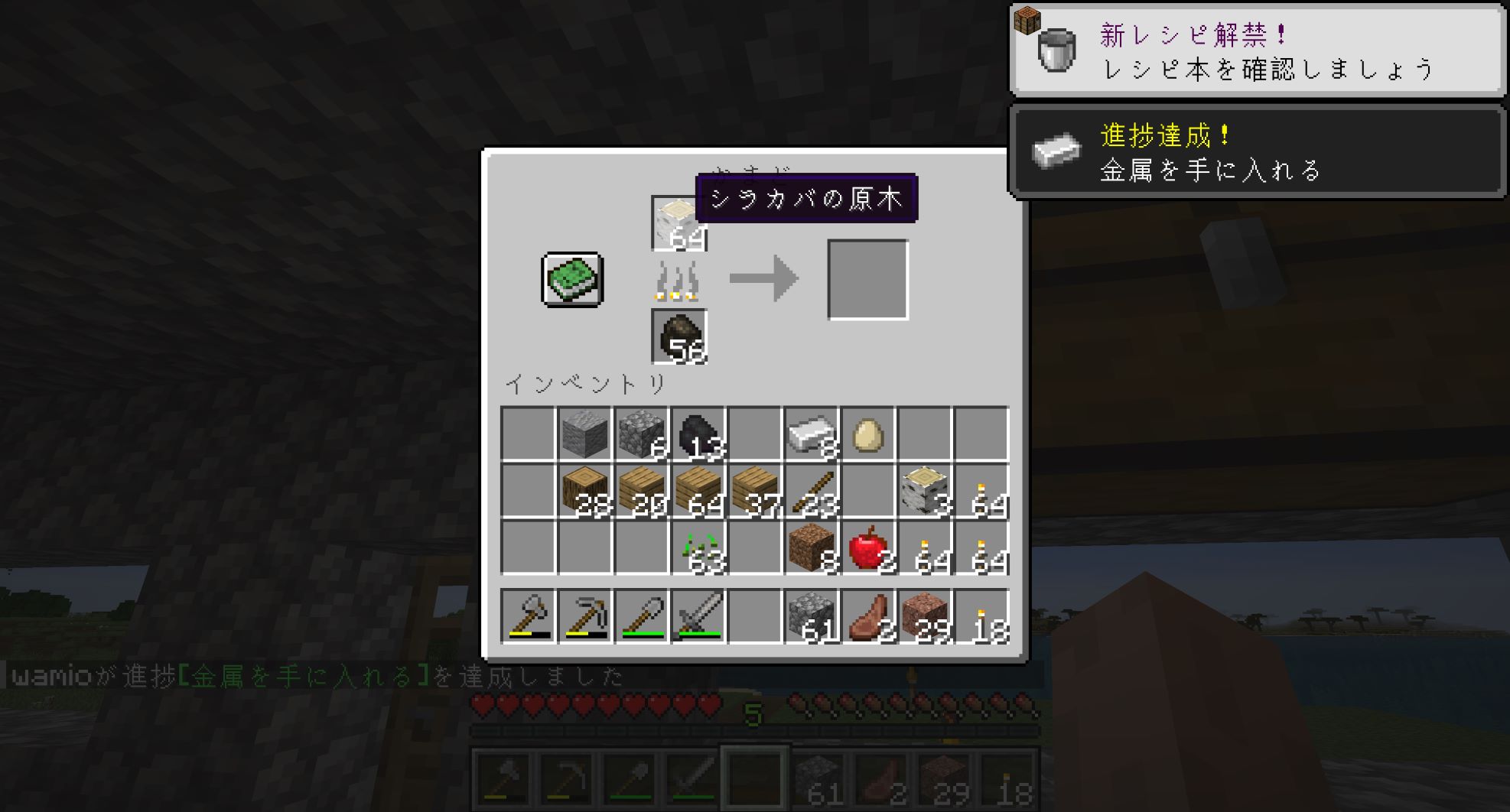Open the green recipe book

[x=572, y=279]
